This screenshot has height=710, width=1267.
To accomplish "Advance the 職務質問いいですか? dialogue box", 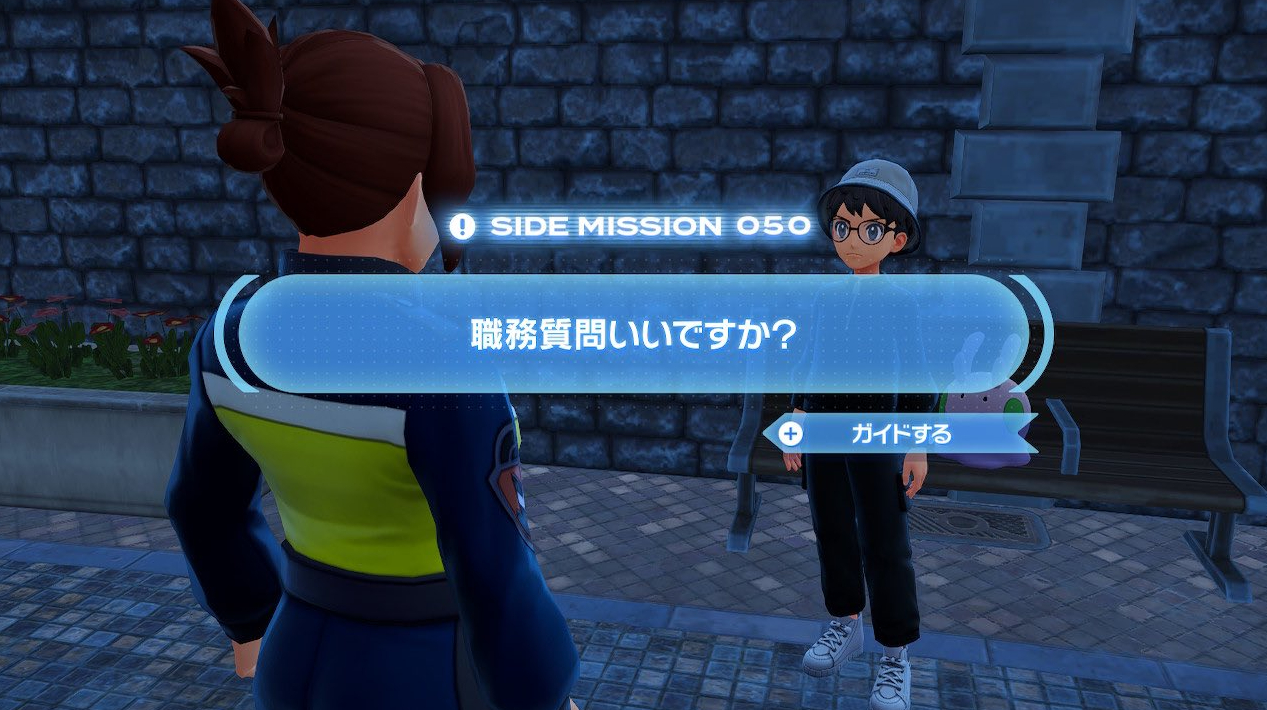I will [x=633, y=334].
